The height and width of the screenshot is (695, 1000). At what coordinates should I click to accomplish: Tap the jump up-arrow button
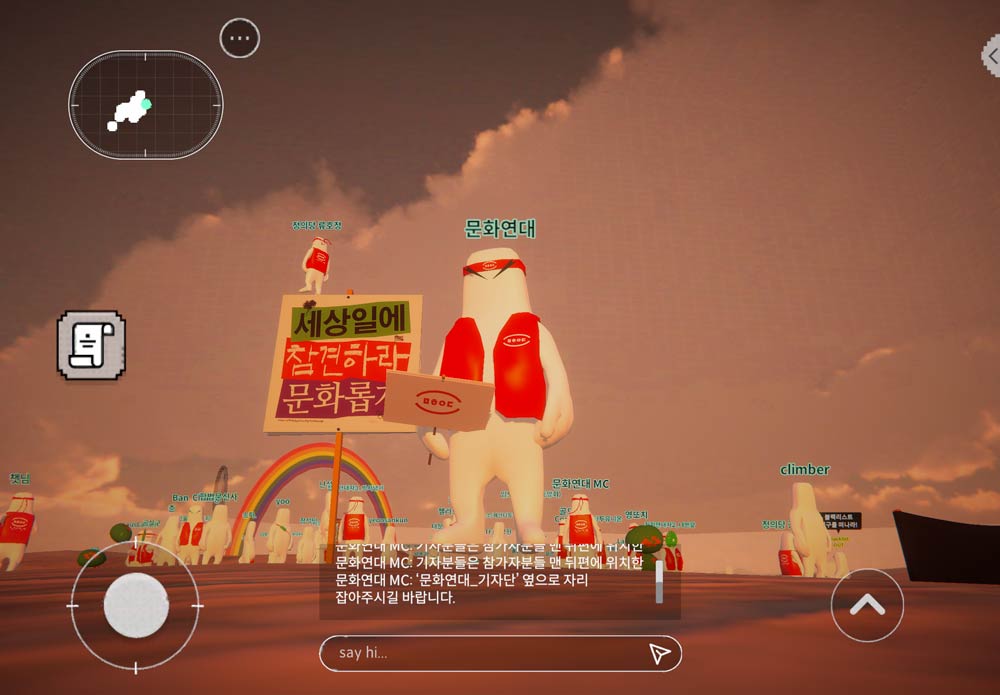pyautogui.click(x=867, y=605)
